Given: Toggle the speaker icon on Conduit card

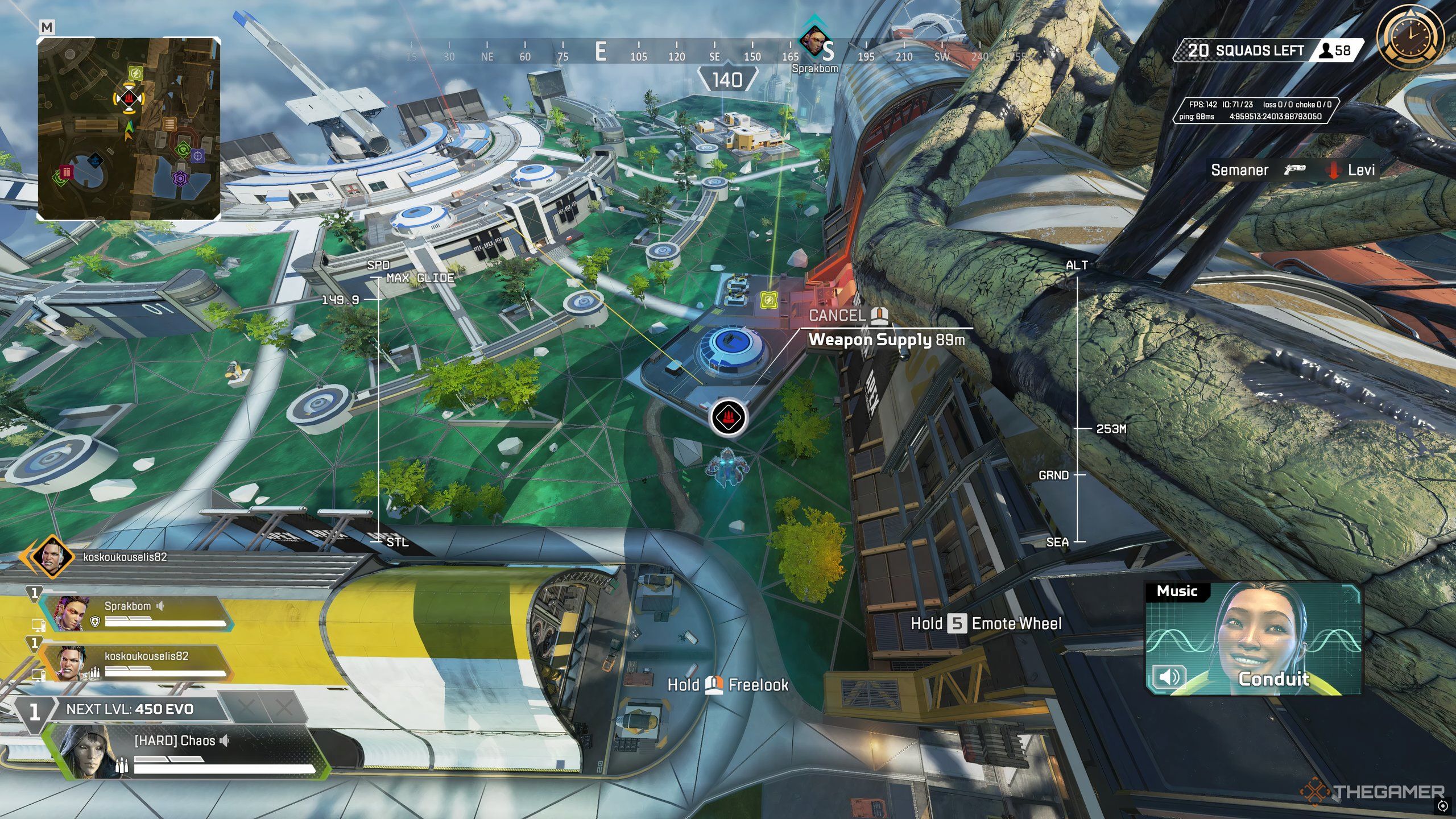Looking at the screenshot, I should point(1169,677).
